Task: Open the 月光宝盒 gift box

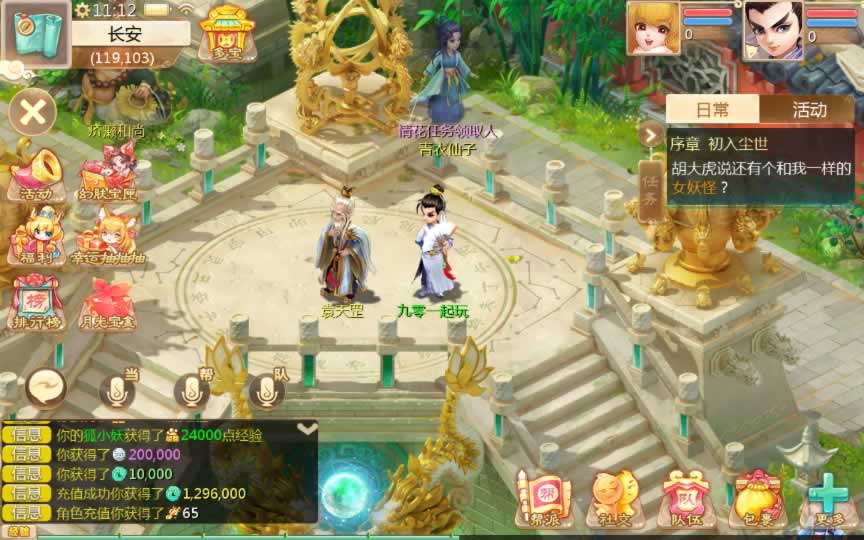Action: pos(107,303)
